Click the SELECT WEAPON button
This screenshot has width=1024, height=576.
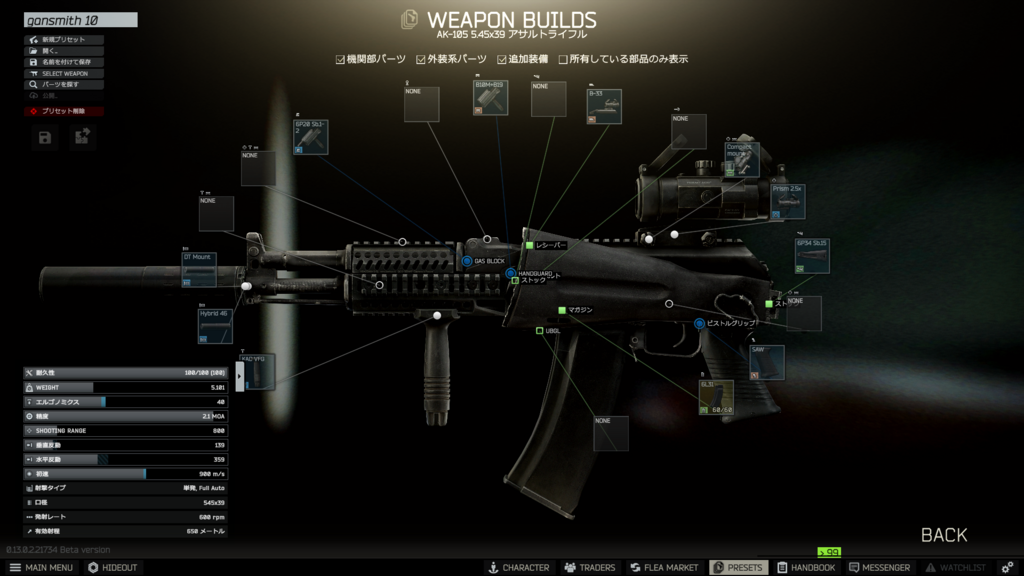tap(64, 73)
